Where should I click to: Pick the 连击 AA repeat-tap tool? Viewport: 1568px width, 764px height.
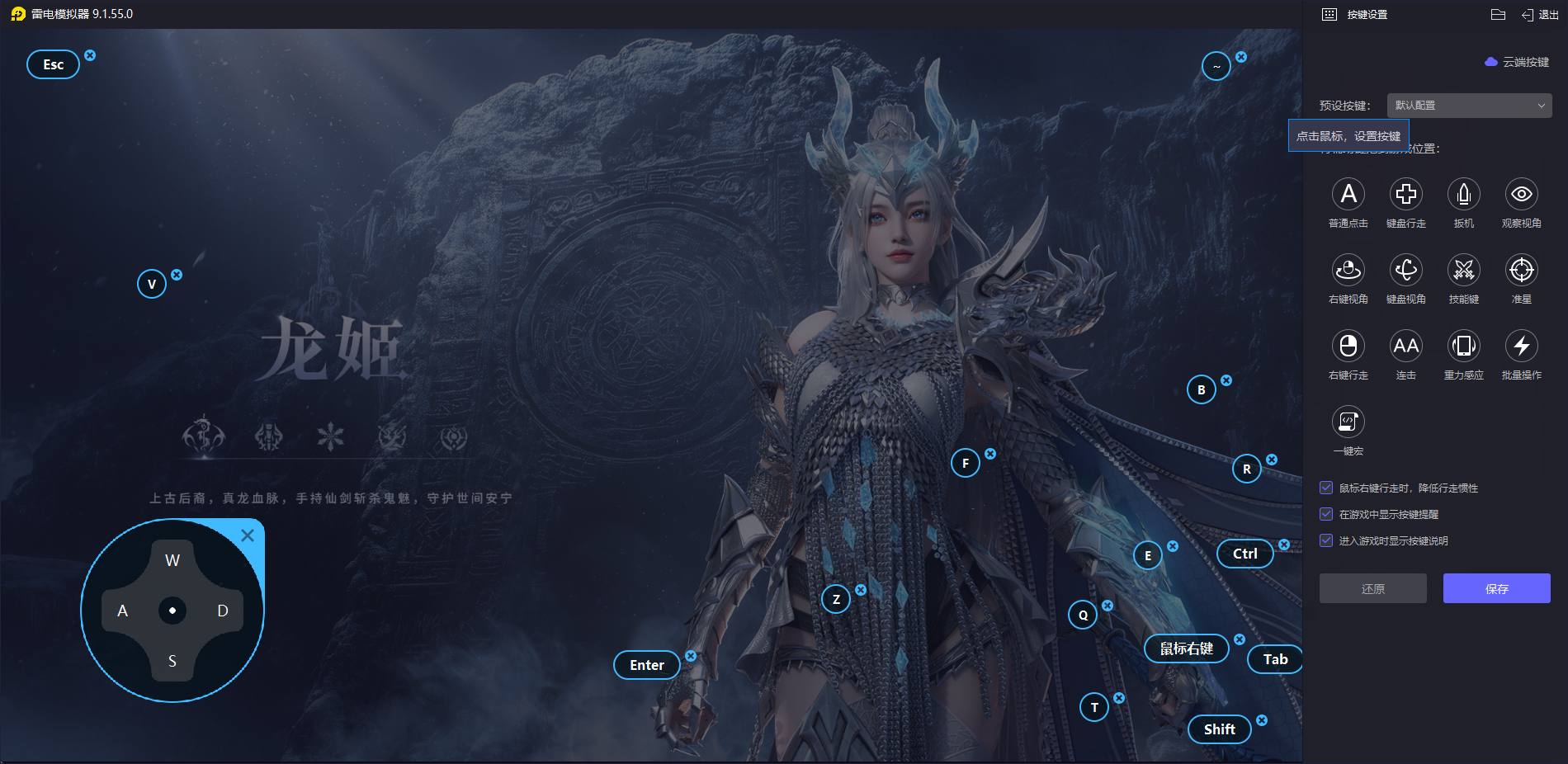(1406, 347)
